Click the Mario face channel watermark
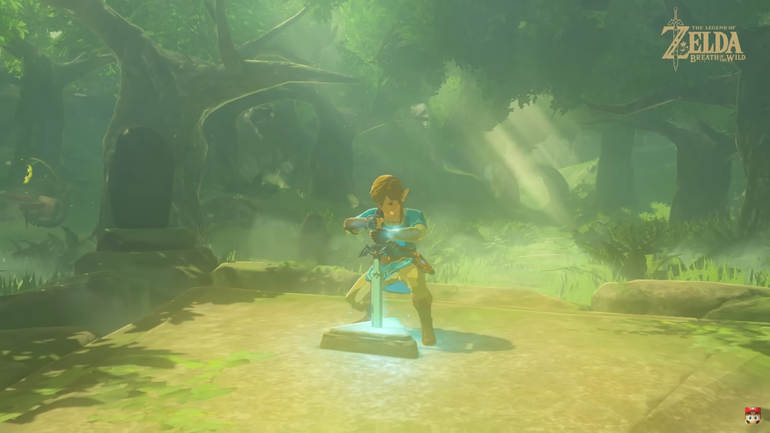This screenshot has height=433, width=770. [x=750, y=415]
